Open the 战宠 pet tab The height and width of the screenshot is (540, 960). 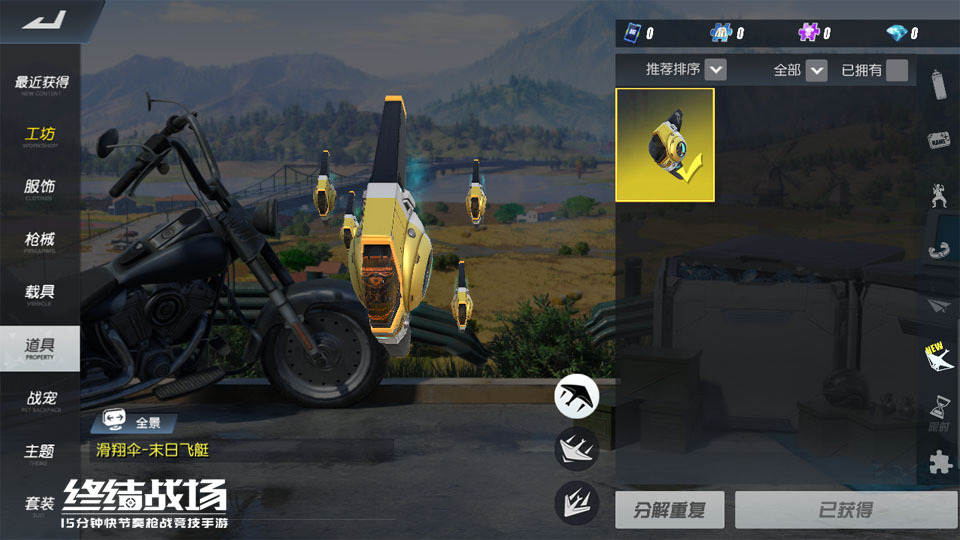(40, 400)
